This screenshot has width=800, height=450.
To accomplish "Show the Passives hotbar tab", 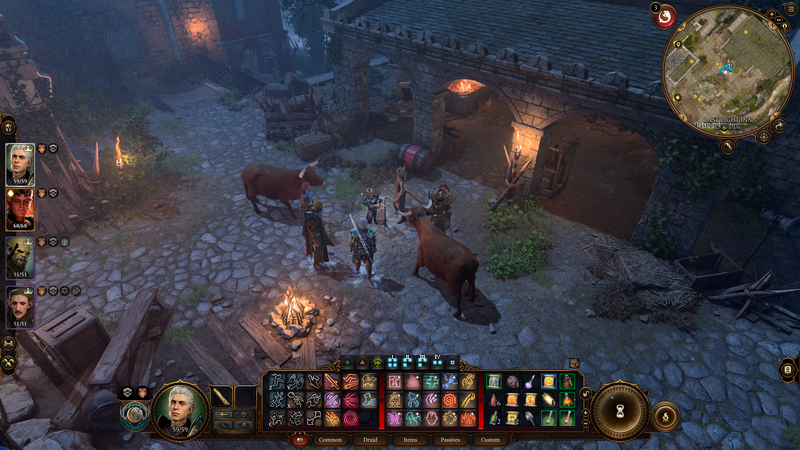I will click(450, 440).
